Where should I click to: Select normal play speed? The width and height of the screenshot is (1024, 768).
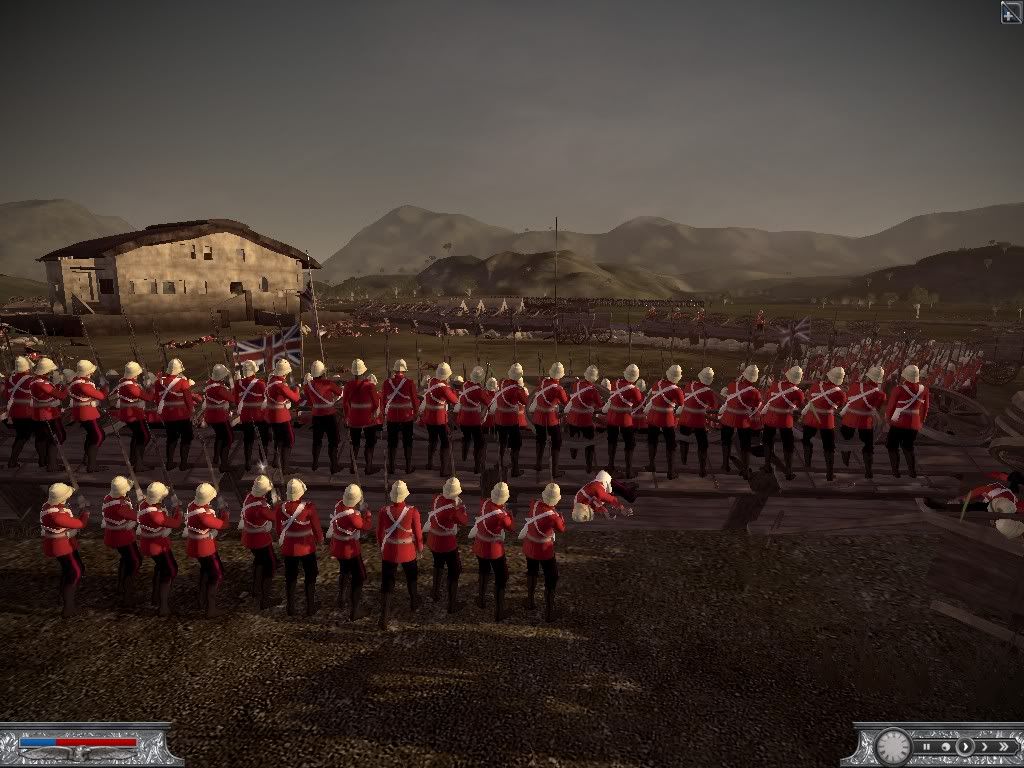click(965, 747)
